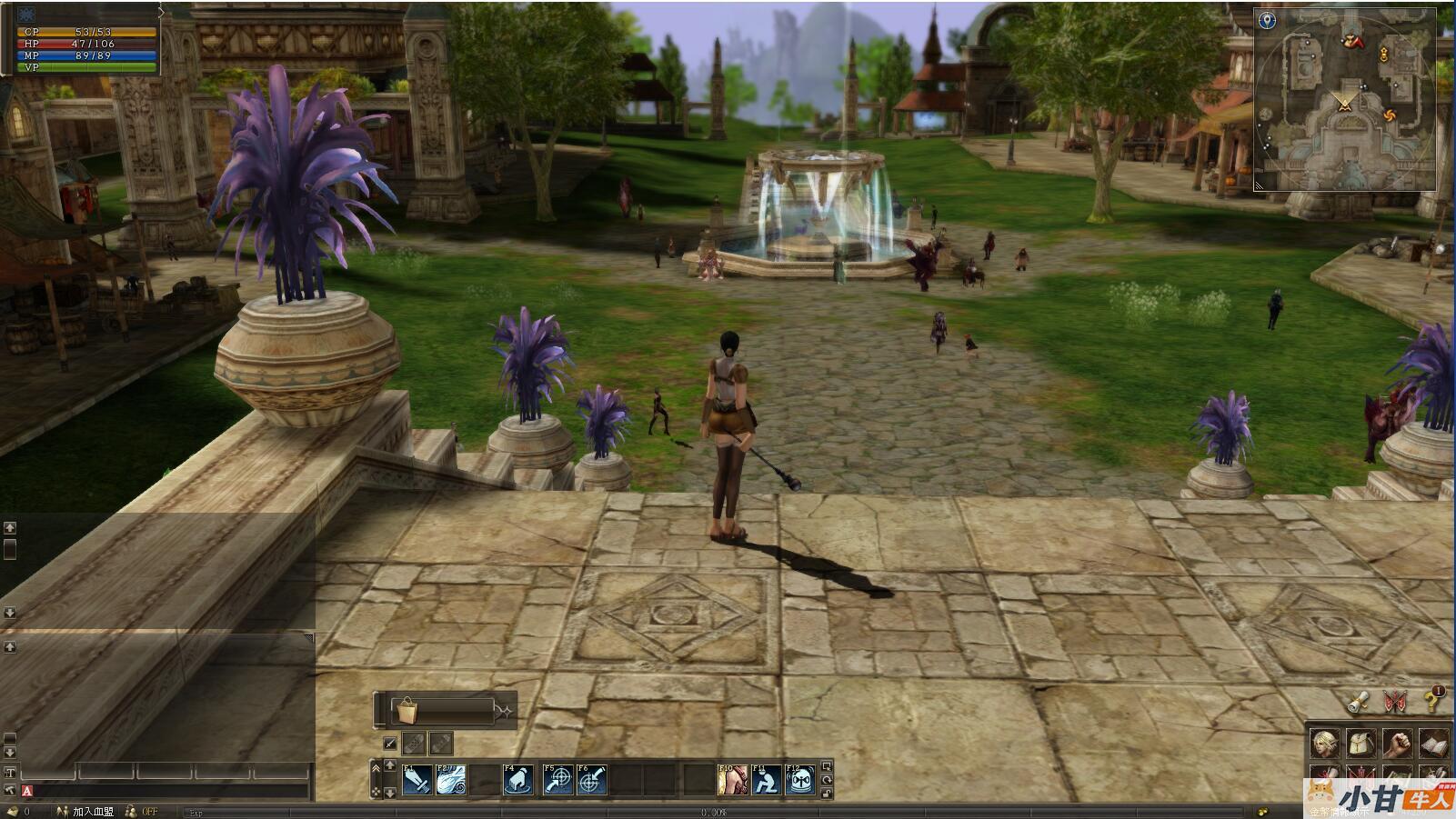This screenshot has height=819, width=1456.
Task: Click the 加入血盟 clan join button
Action: 93,811
